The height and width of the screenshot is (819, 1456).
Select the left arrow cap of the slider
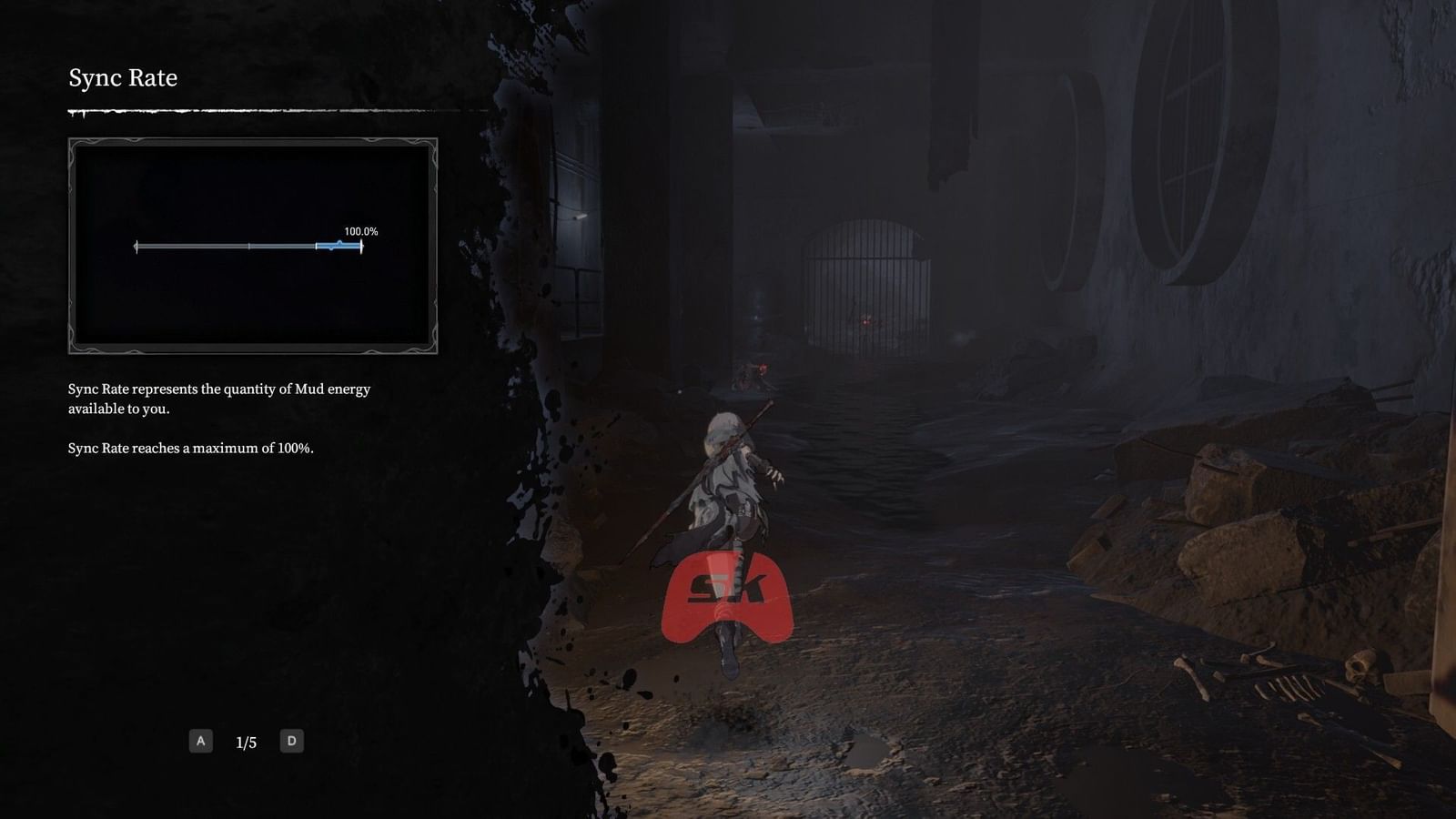pos(136,245)
